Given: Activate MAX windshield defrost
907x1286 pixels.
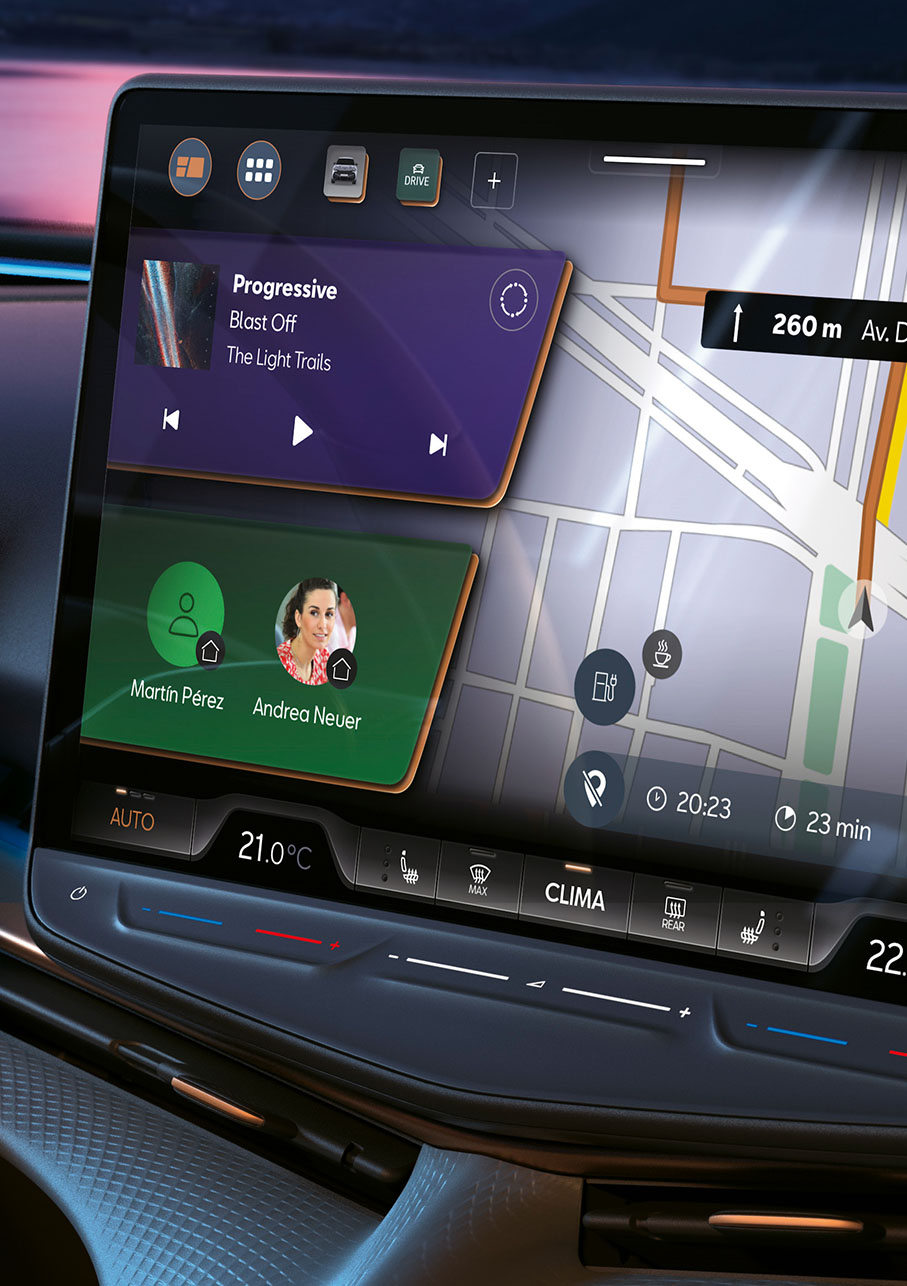Looking at the screenshot, I should pyautogui.click(x=478, y=878).
